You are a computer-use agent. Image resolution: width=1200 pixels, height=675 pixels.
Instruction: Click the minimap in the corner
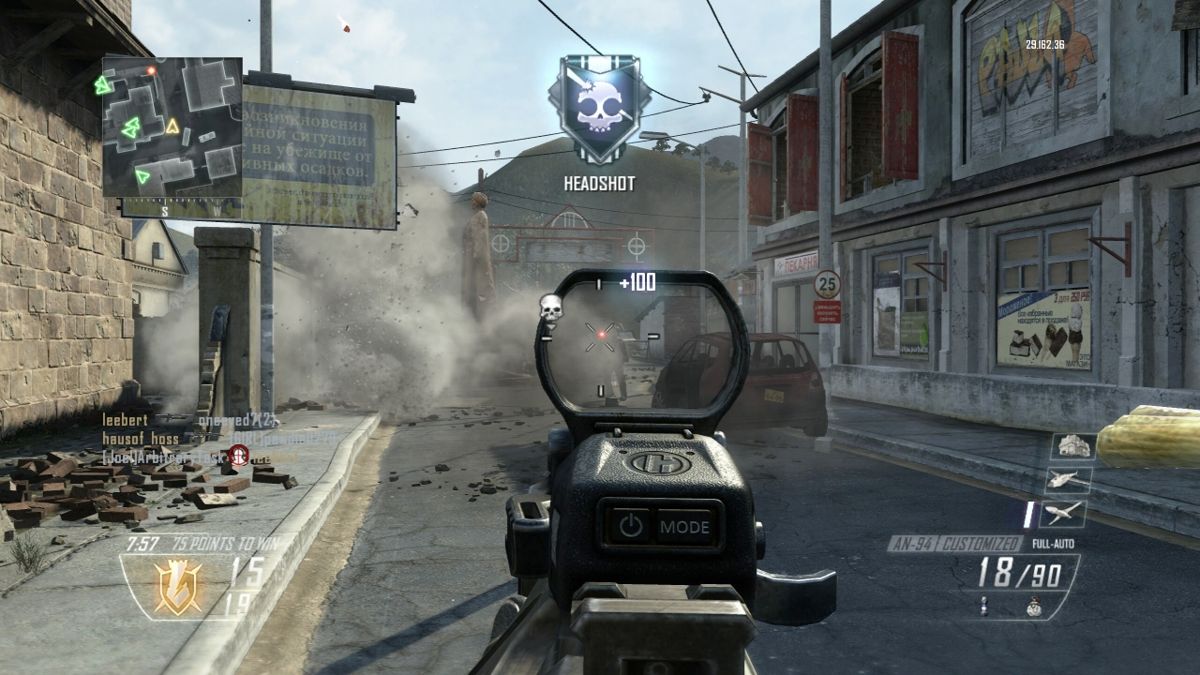172,127
